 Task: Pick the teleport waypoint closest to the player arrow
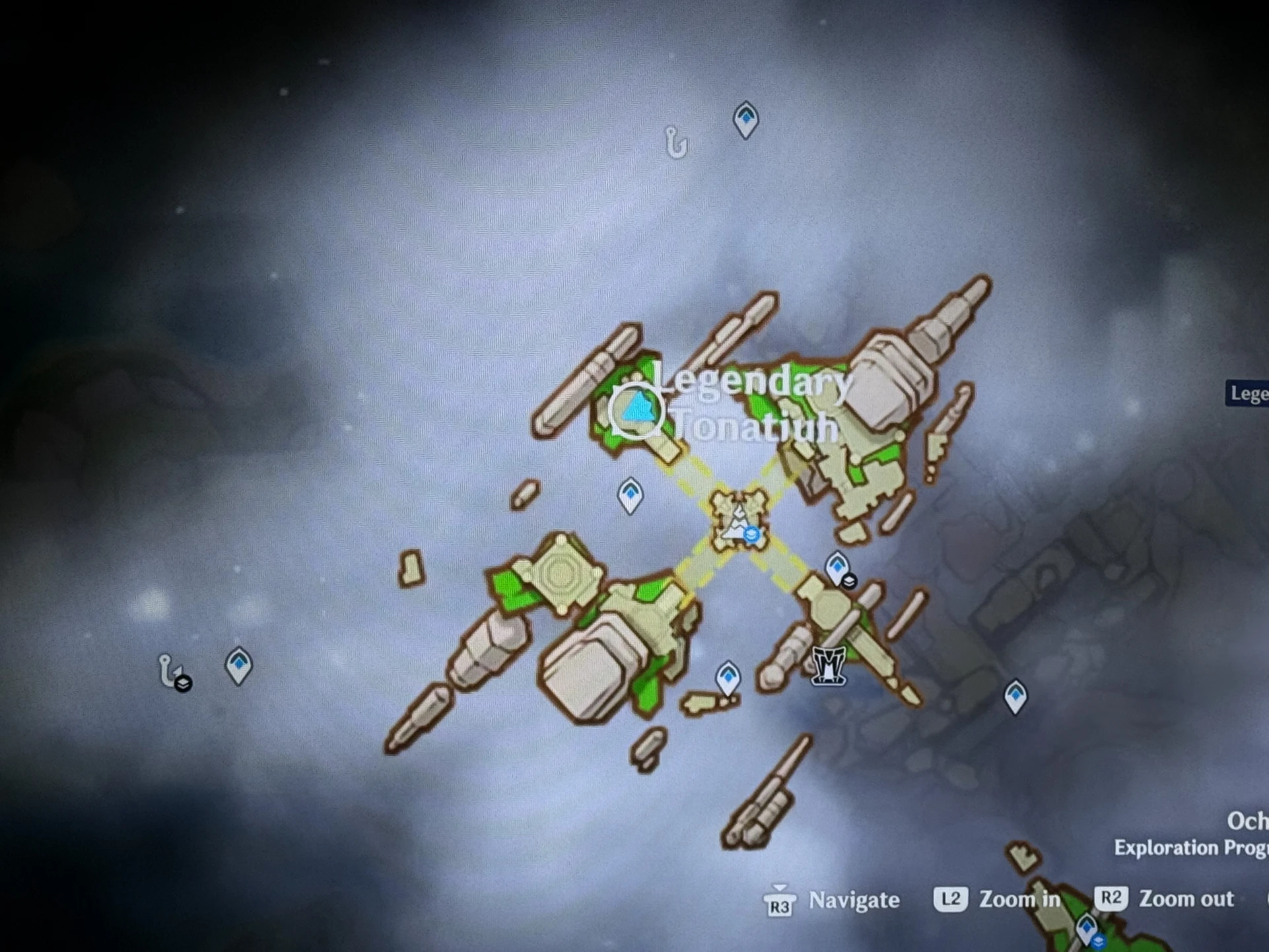pos(631,494)
